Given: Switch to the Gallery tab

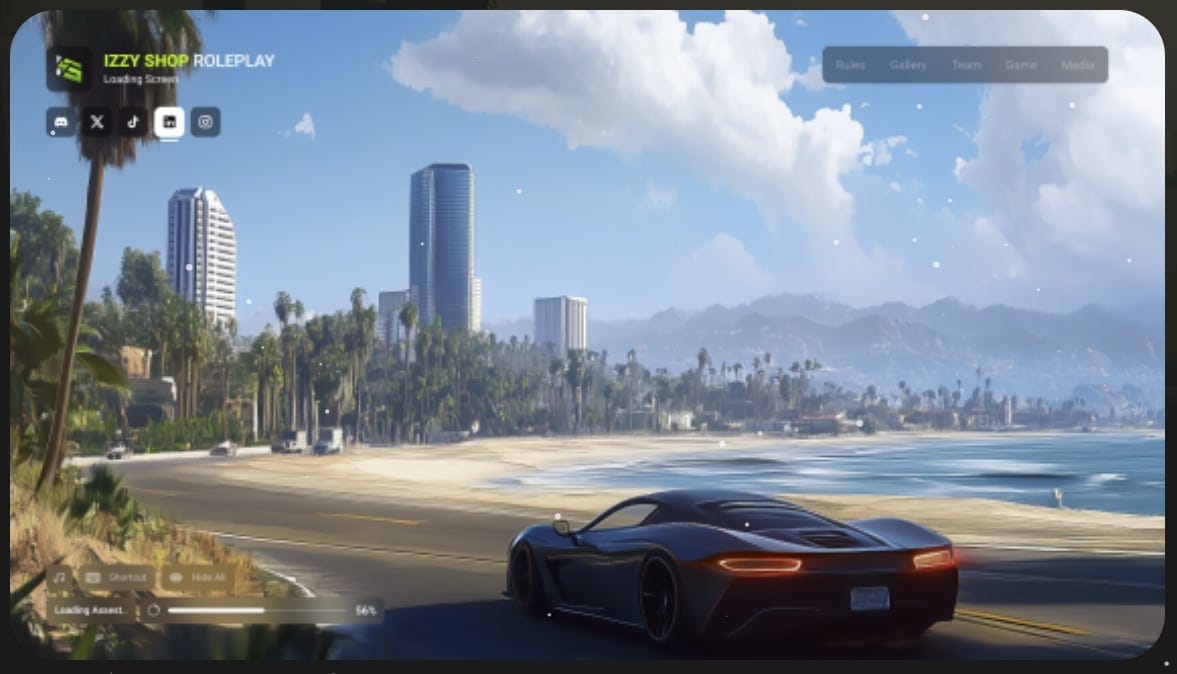Looking at the screenshot, I should coord(908,65).
